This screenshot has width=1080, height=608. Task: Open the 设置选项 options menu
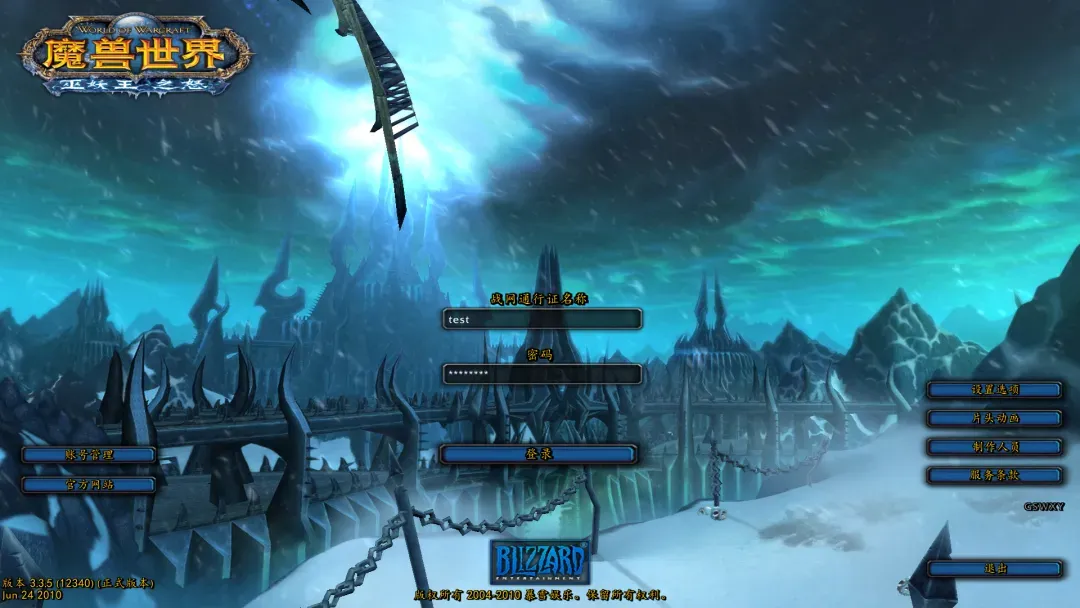click(x=994, y=390)
